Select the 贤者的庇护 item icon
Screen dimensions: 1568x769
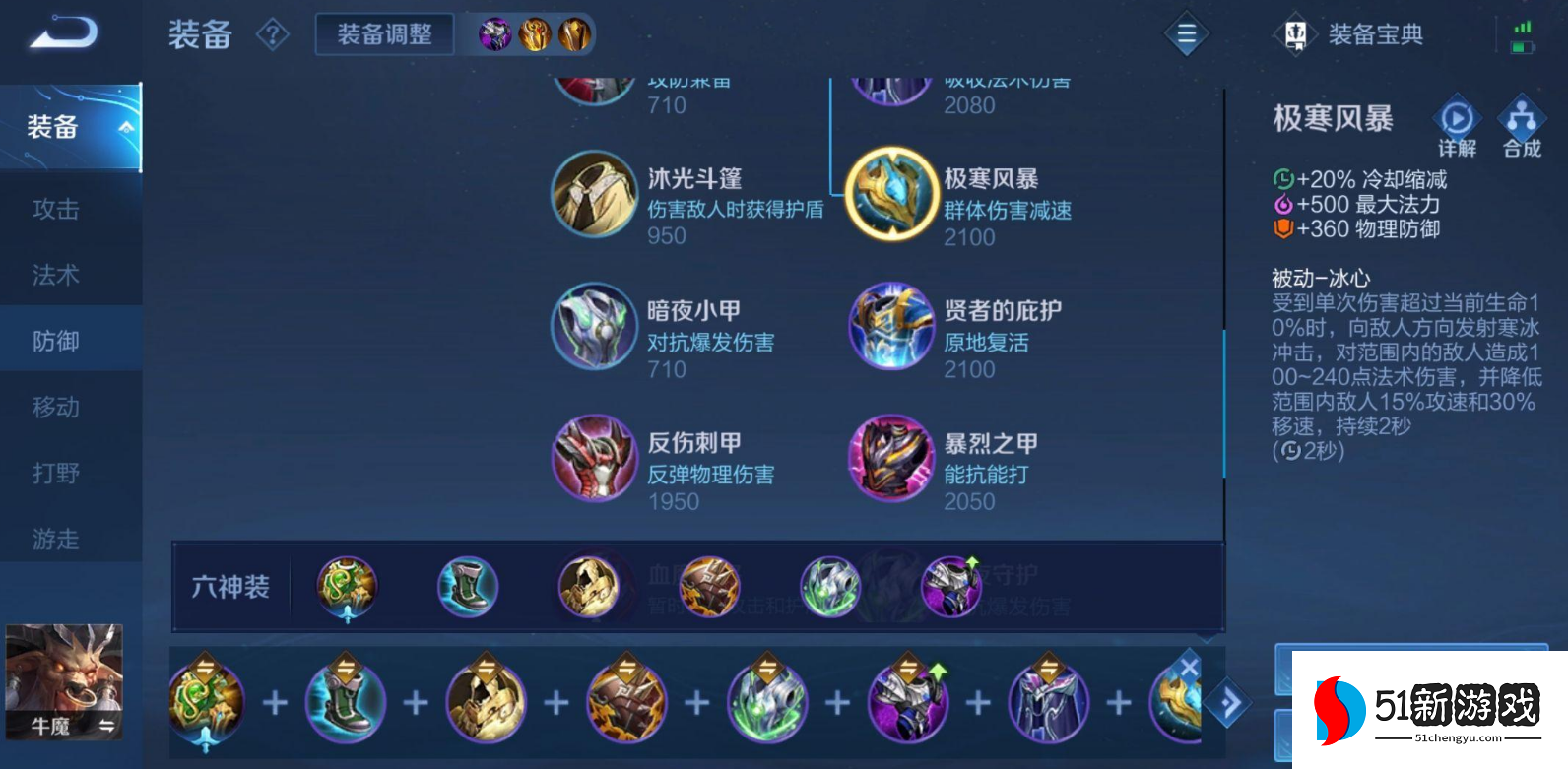889,326
